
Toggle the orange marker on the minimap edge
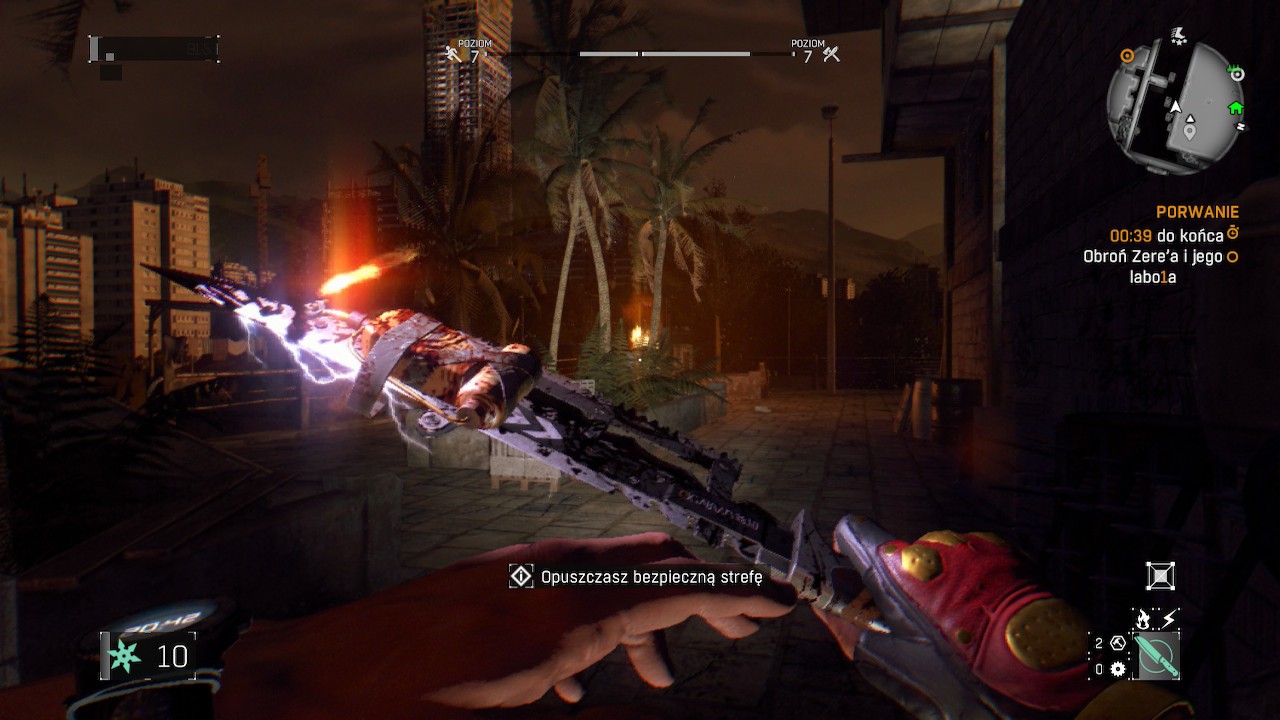1127,55
